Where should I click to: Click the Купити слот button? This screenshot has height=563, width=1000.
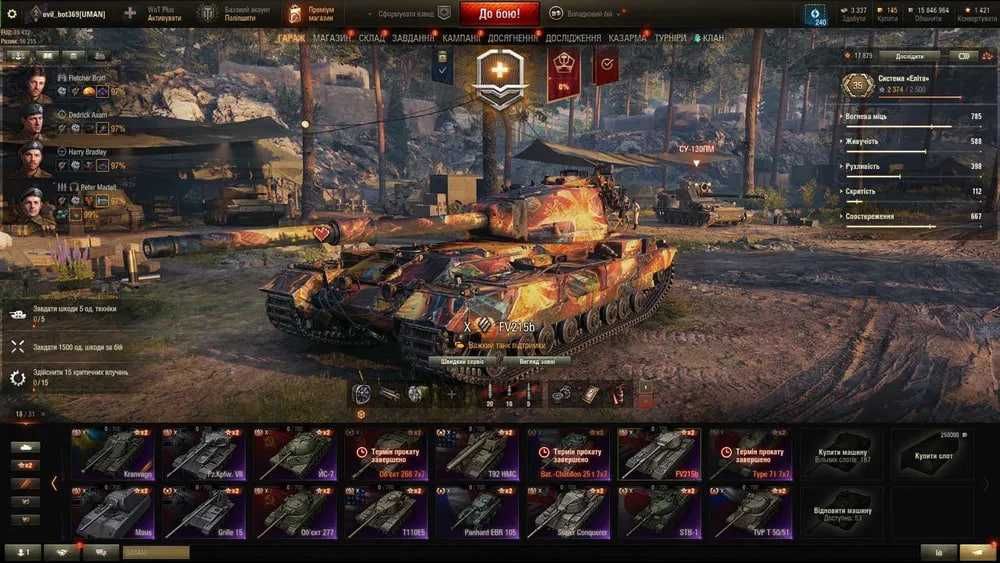coord(933,456)
